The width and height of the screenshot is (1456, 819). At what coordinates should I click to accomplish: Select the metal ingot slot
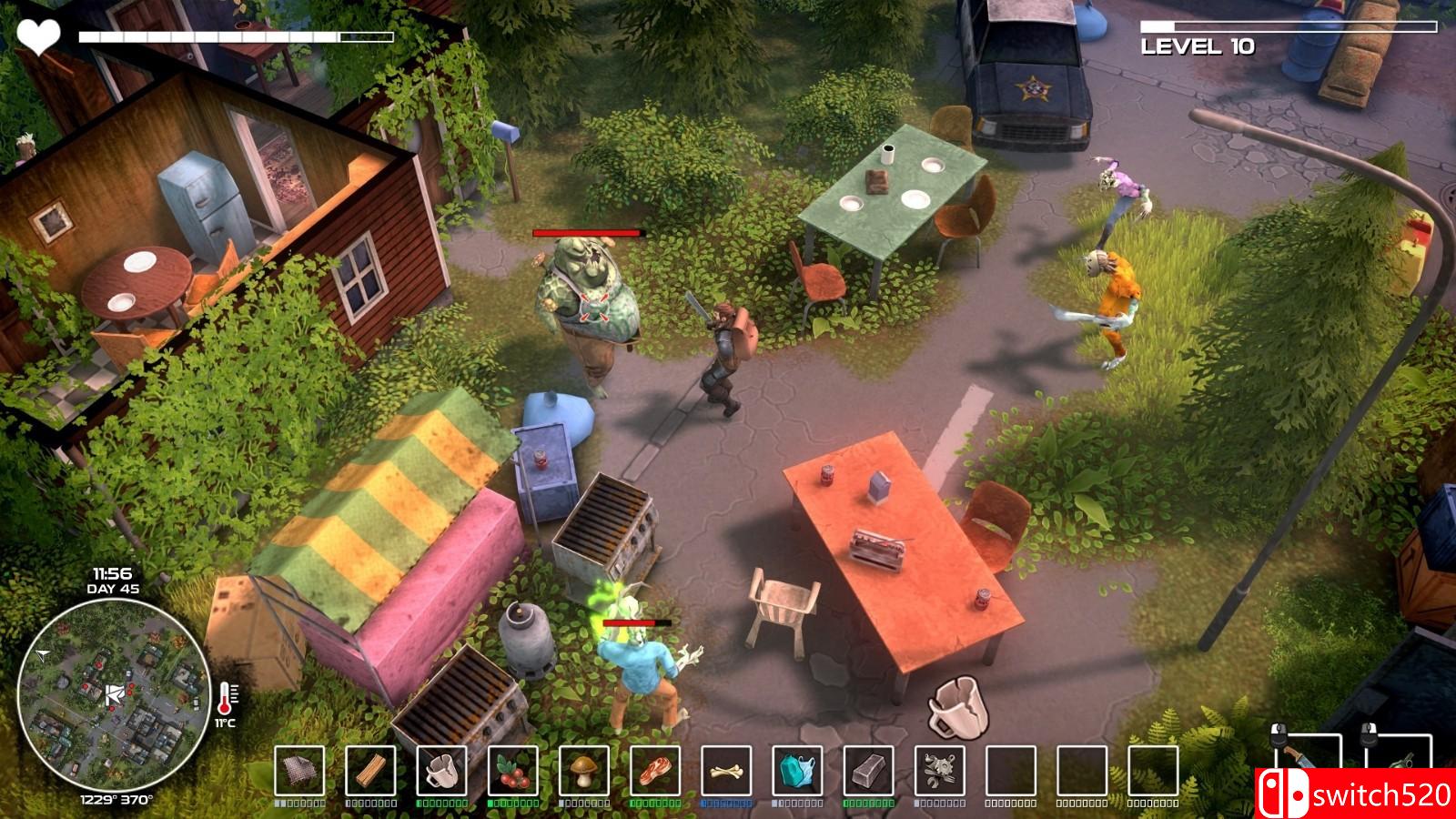coord(868,771)
